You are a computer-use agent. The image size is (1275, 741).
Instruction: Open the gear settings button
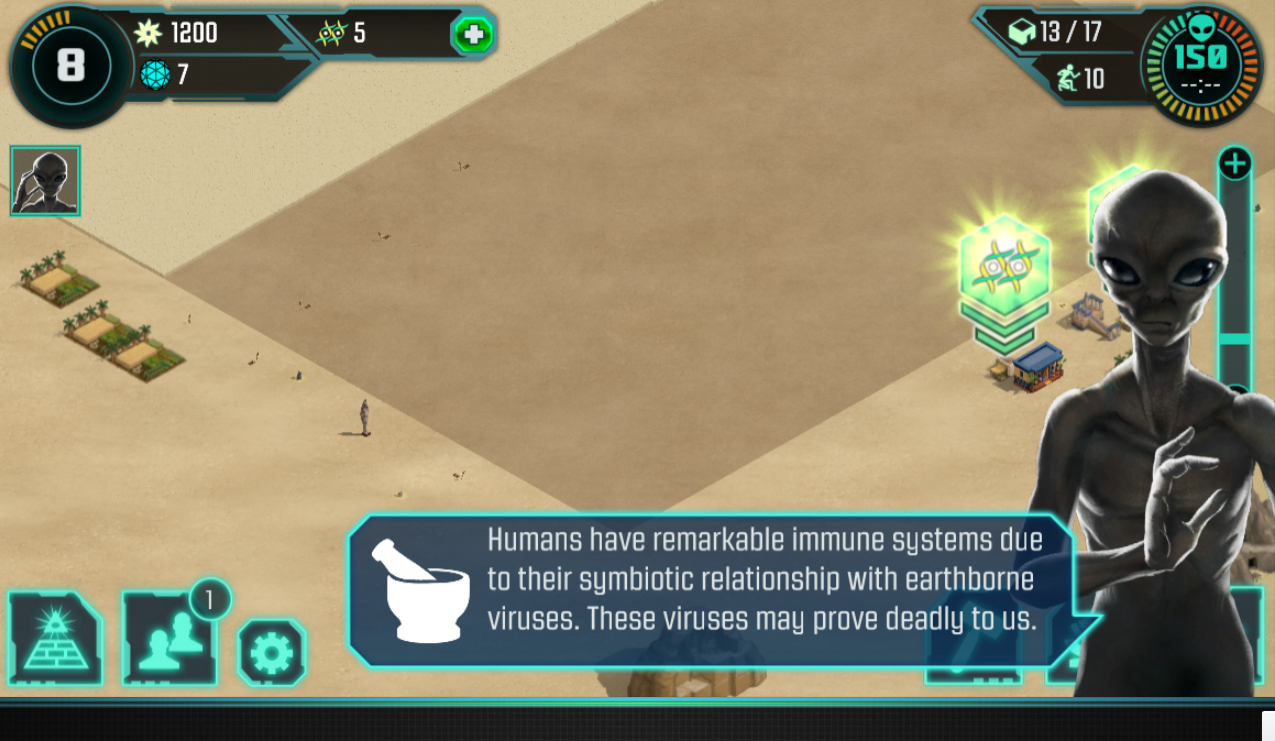coord(272,653)
